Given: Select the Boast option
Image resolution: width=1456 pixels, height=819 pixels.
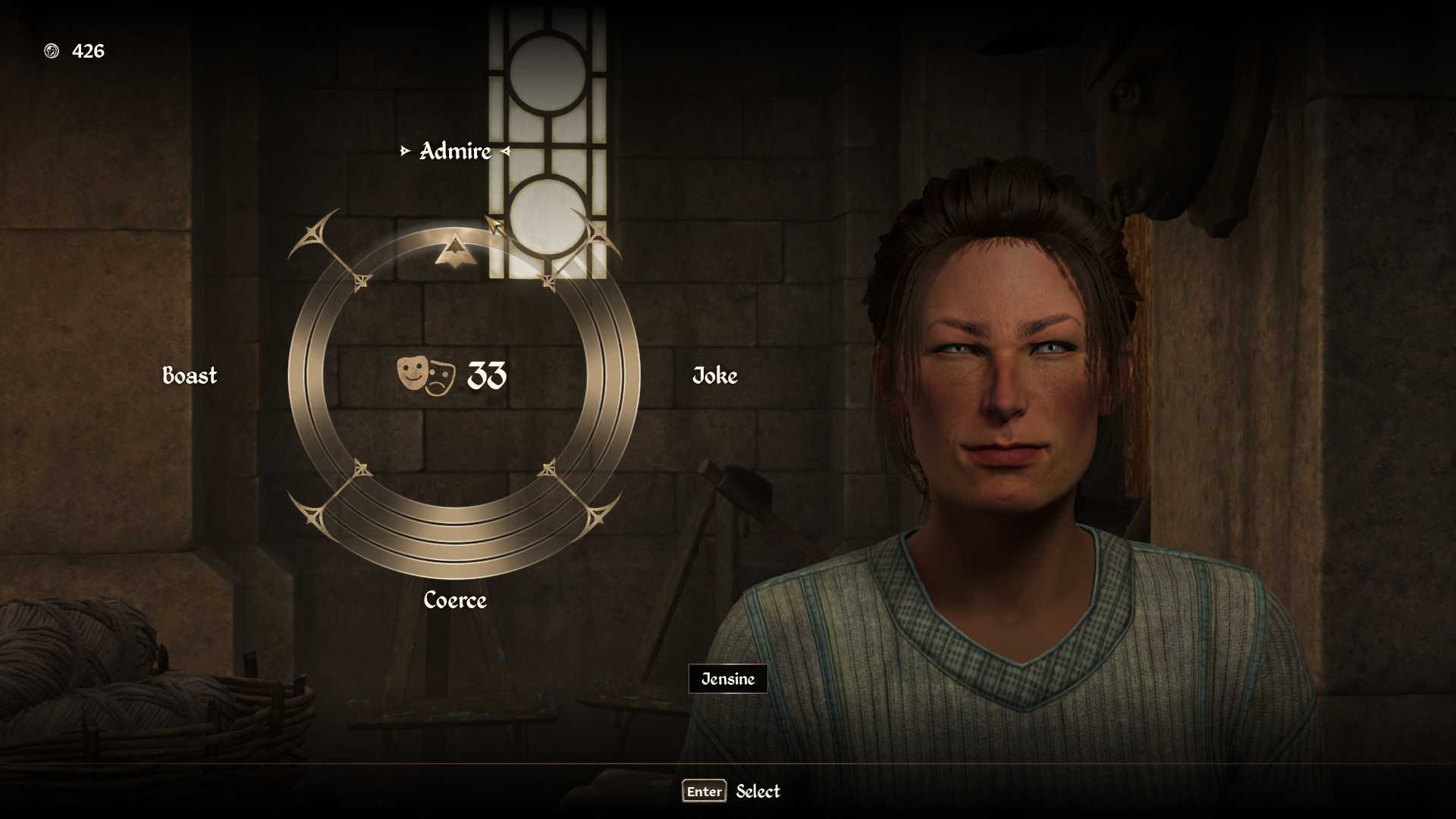Looking at the screenshot, I should pos(190,375).
